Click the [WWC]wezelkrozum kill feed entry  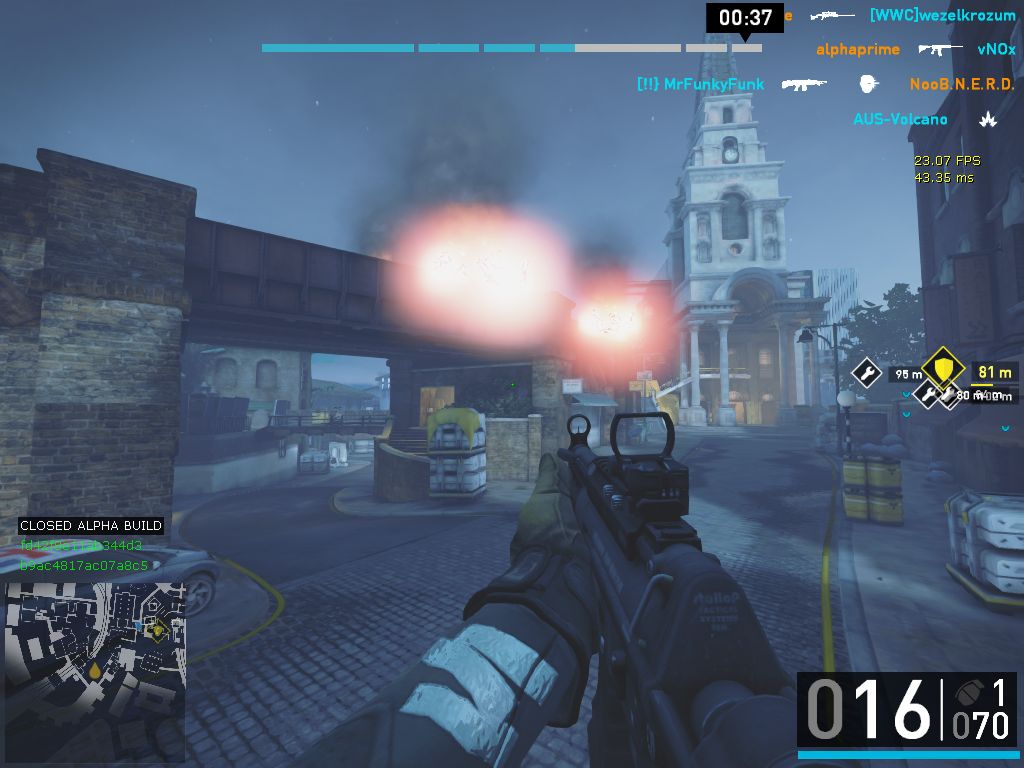[x=942, y=15]
